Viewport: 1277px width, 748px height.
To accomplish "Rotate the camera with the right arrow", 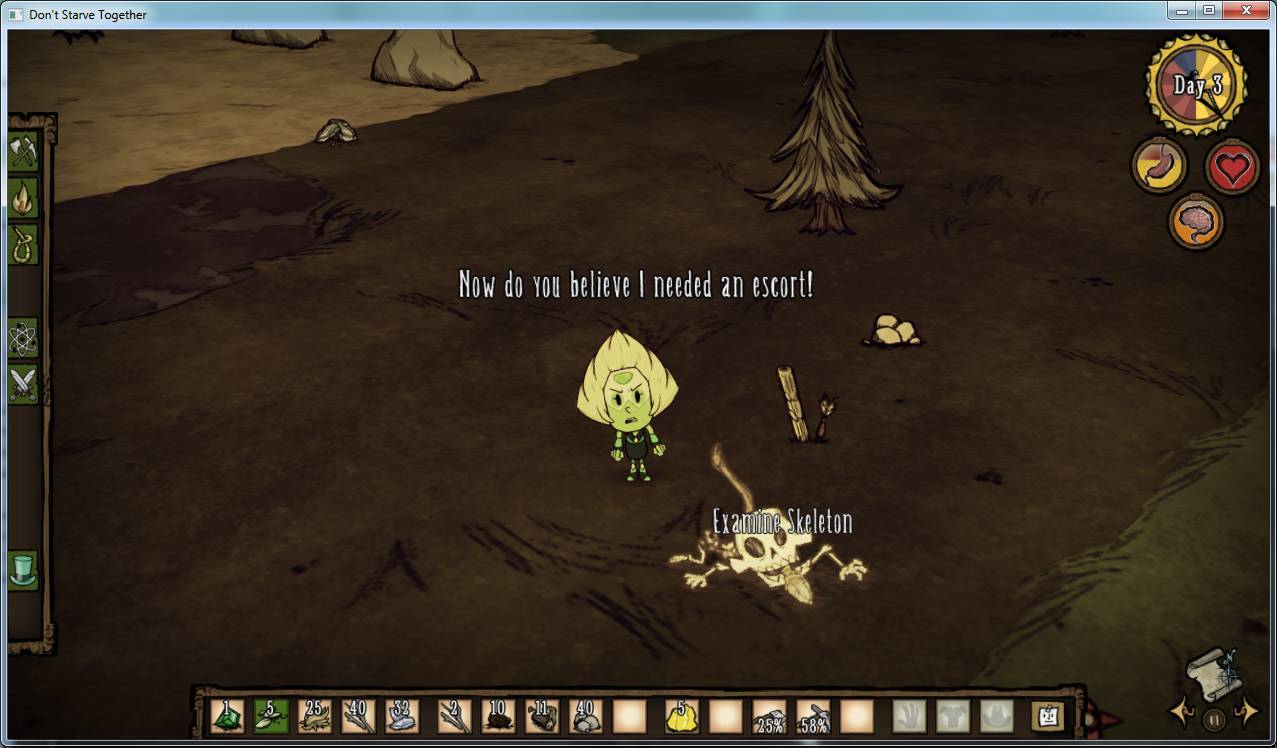I will 1246,712.
